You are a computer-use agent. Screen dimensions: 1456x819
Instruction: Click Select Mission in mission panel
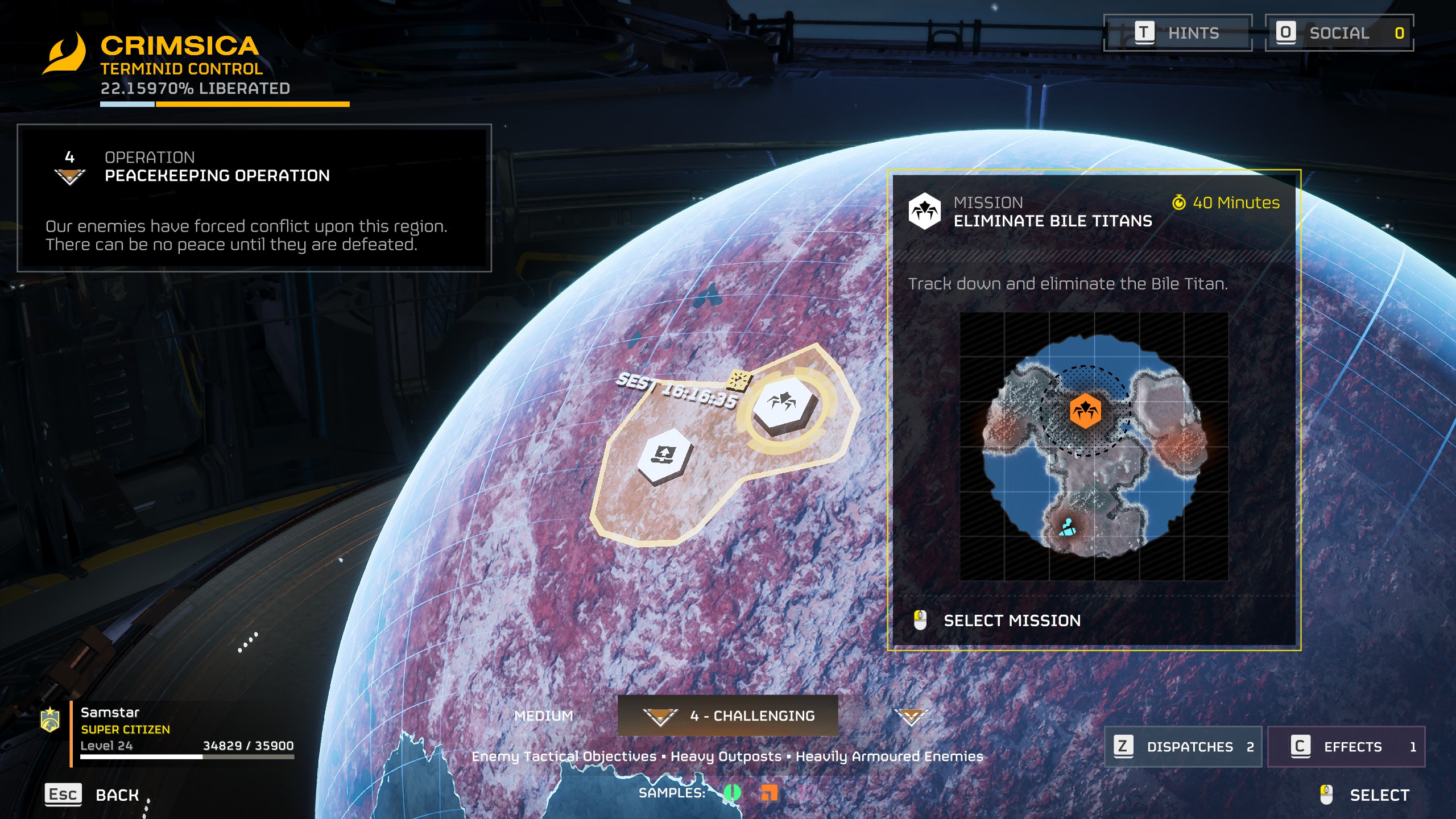coord(1011,621)
